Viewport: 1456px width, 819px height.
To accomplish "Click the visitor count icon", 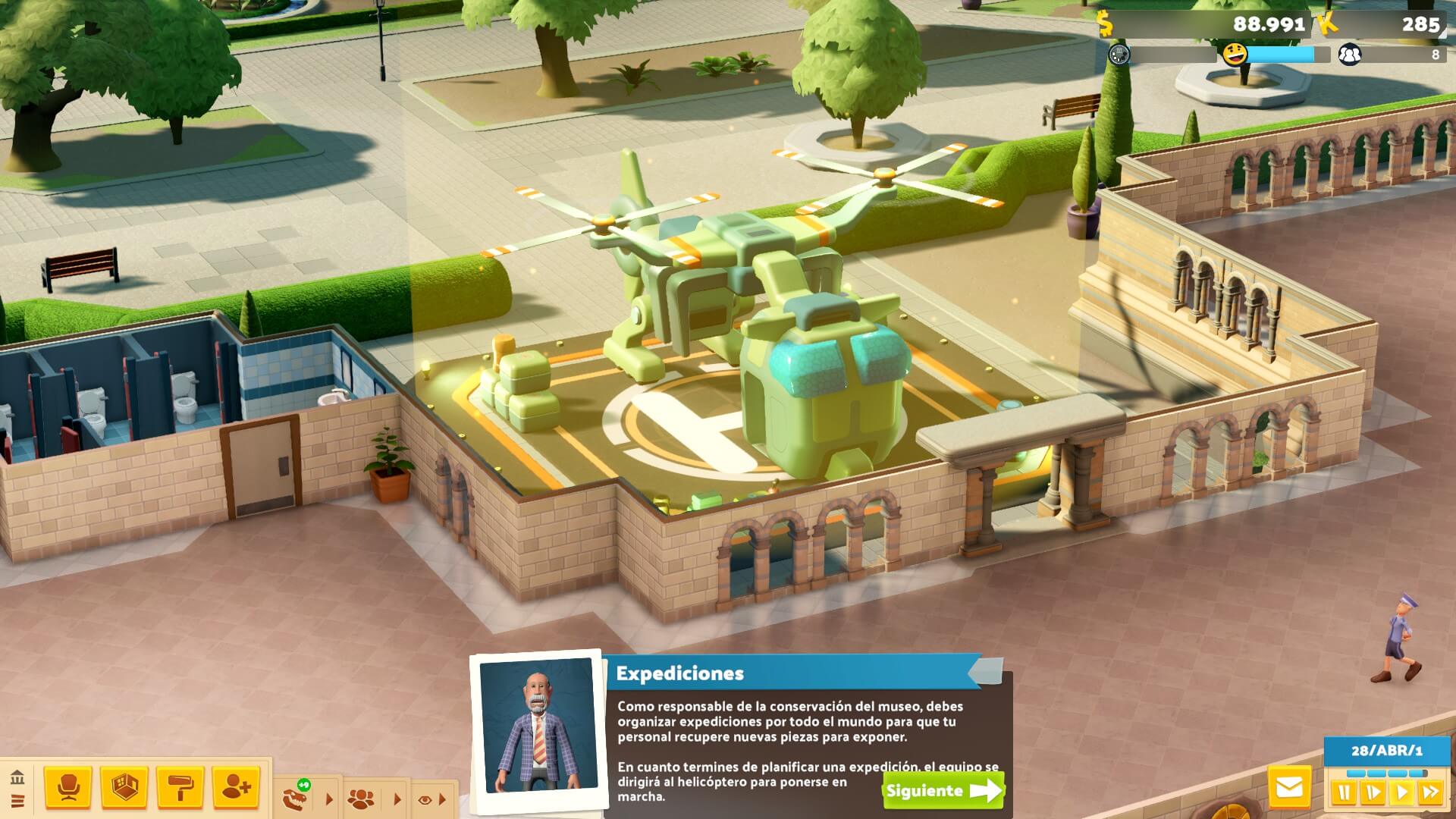I will click(1349, 55).
